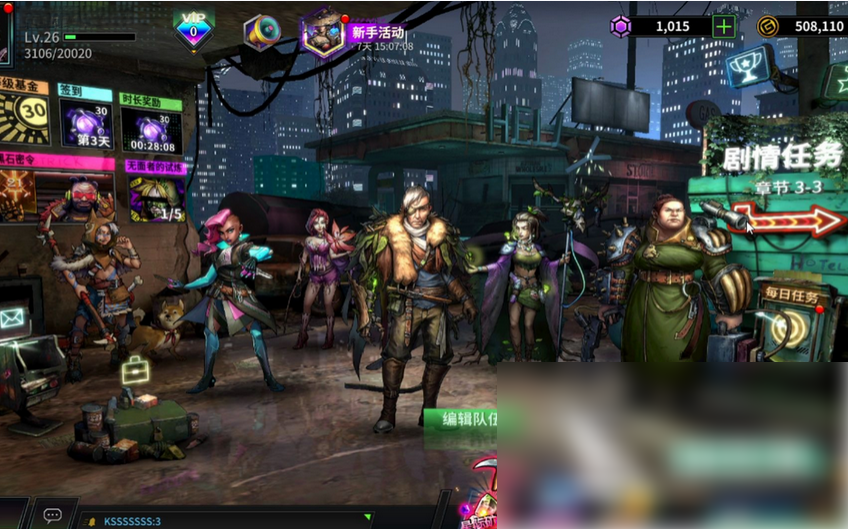Open the megaphone announcements icon
The width and height of the screenshot is (848, 529).
tap(262, 32)
